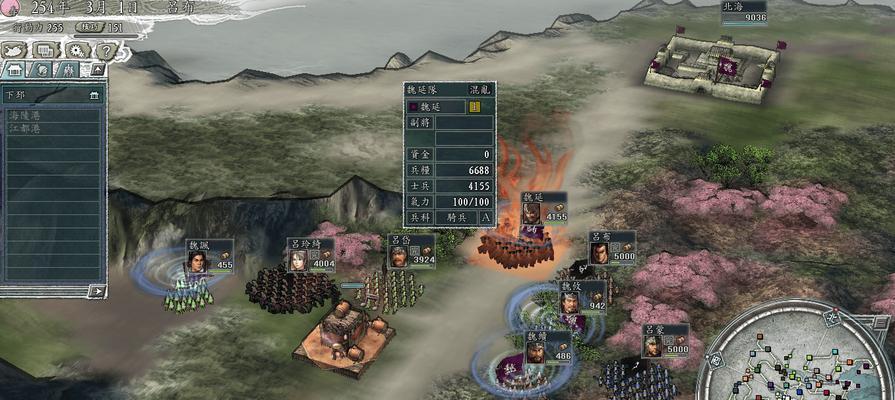Select the 呂岱 unit label
The height and width of the screenshot is (400, 895).
pyautogui.click(x=411, y=251)
